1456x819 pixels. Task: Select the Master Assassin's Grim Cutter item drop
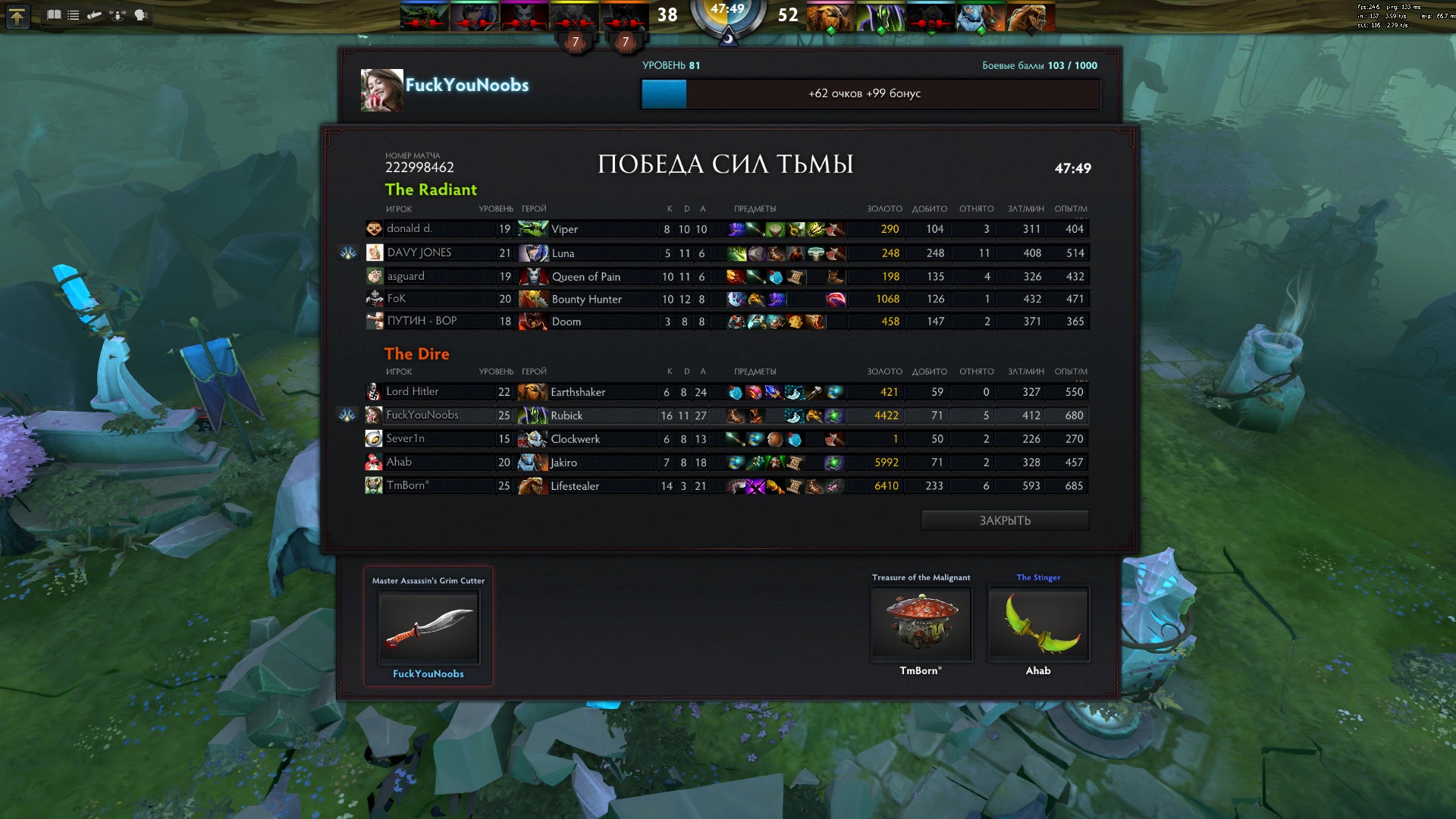coord(428,627)
